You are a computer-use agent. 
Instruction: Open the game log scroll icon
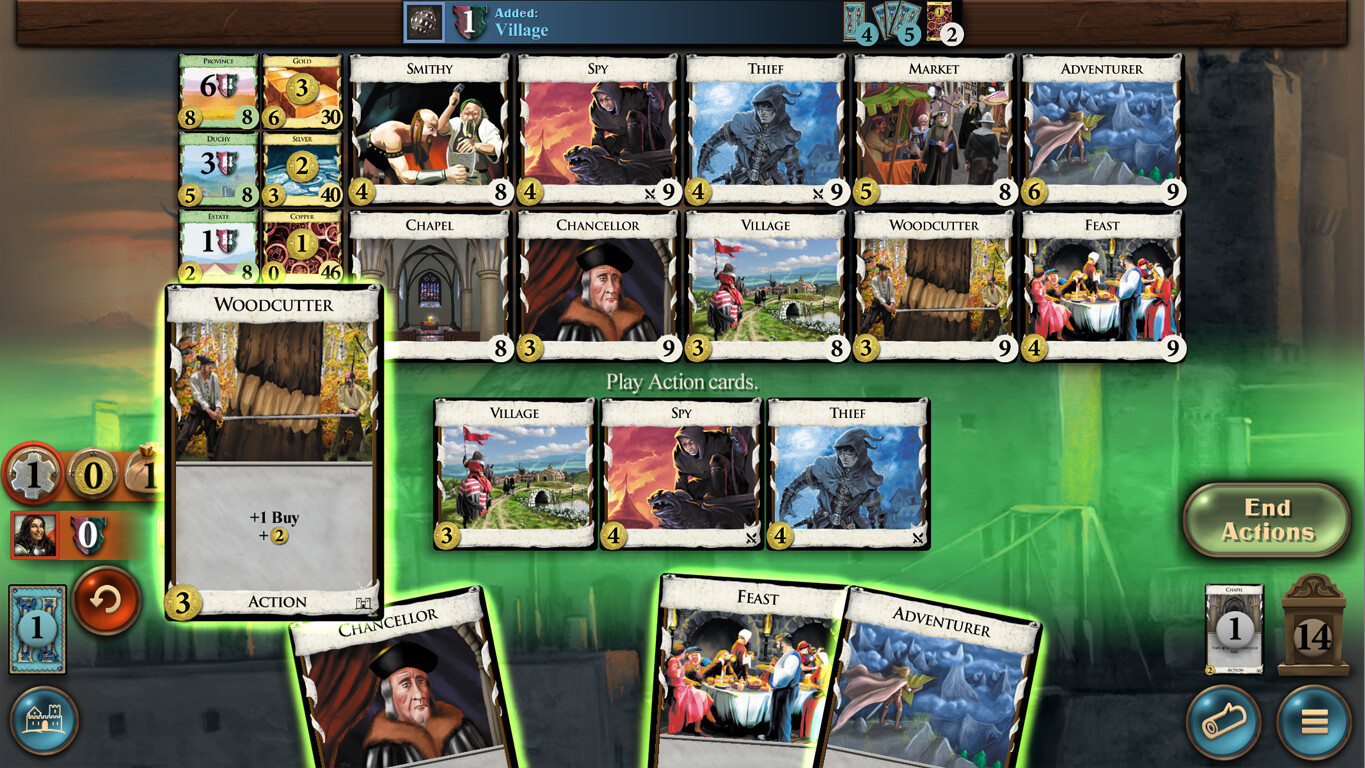[1222, 722]
